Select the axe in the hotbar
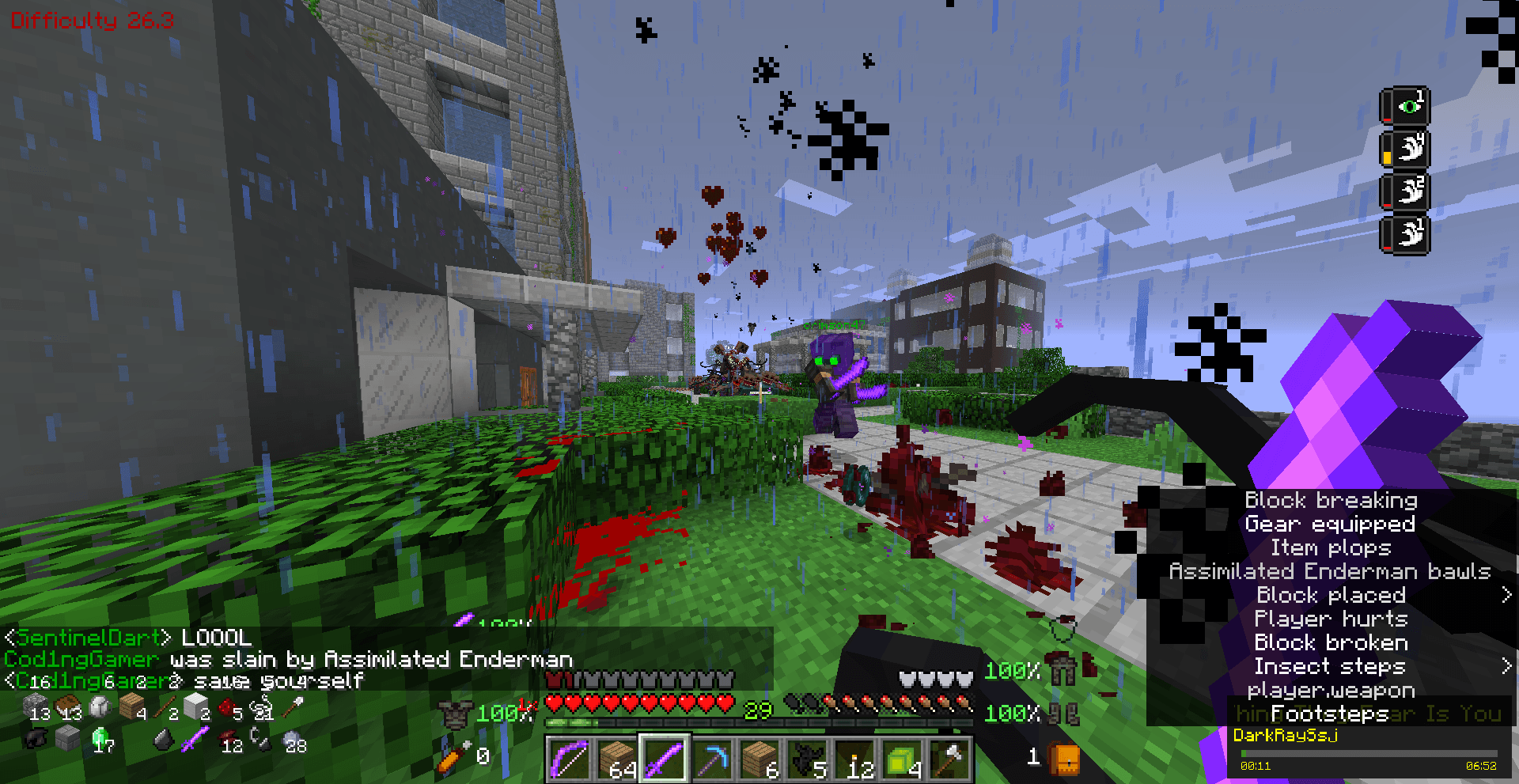The width and height of the screenshot is (1519, 784). pos(949,757)
